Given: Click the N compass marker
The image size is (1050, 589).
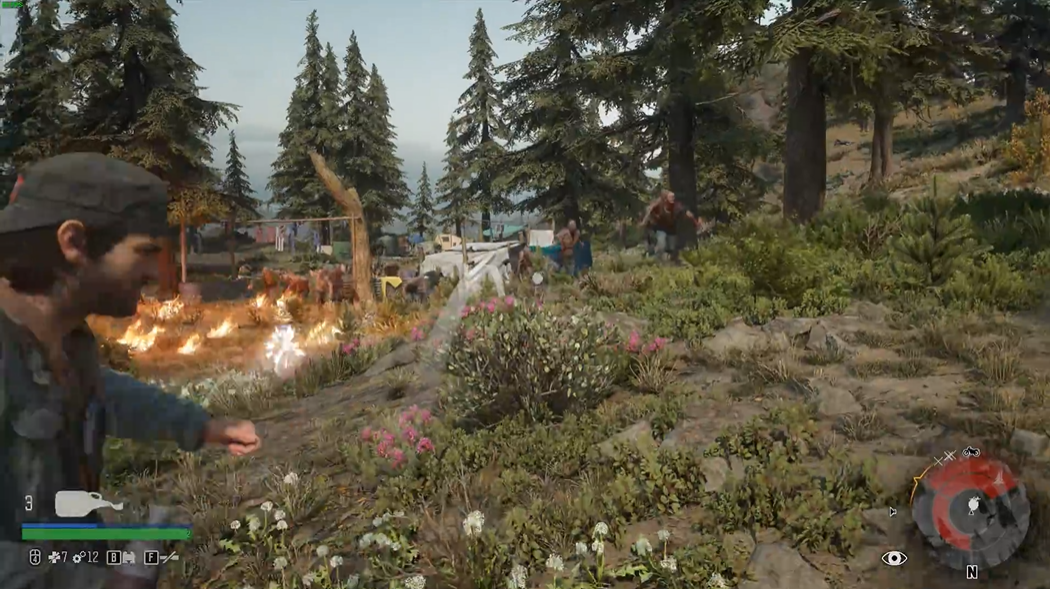Looking at the screenshot, I should coord(971,573).
